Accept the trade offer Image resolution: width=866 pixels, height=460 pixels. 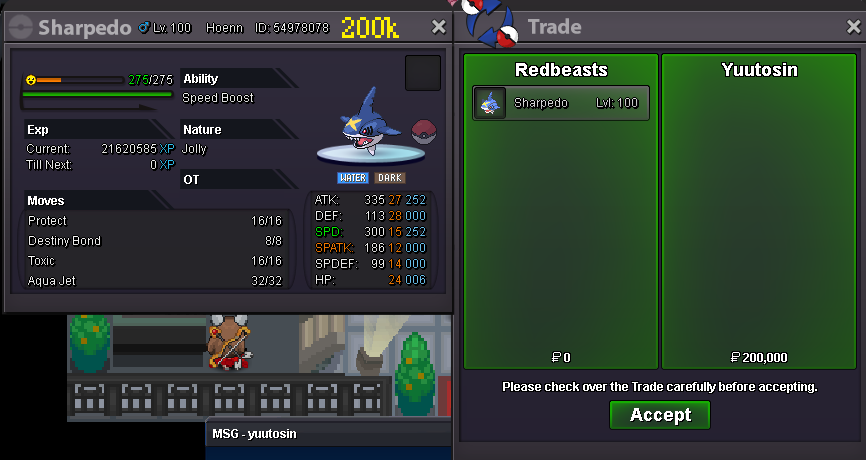[660, 415]
